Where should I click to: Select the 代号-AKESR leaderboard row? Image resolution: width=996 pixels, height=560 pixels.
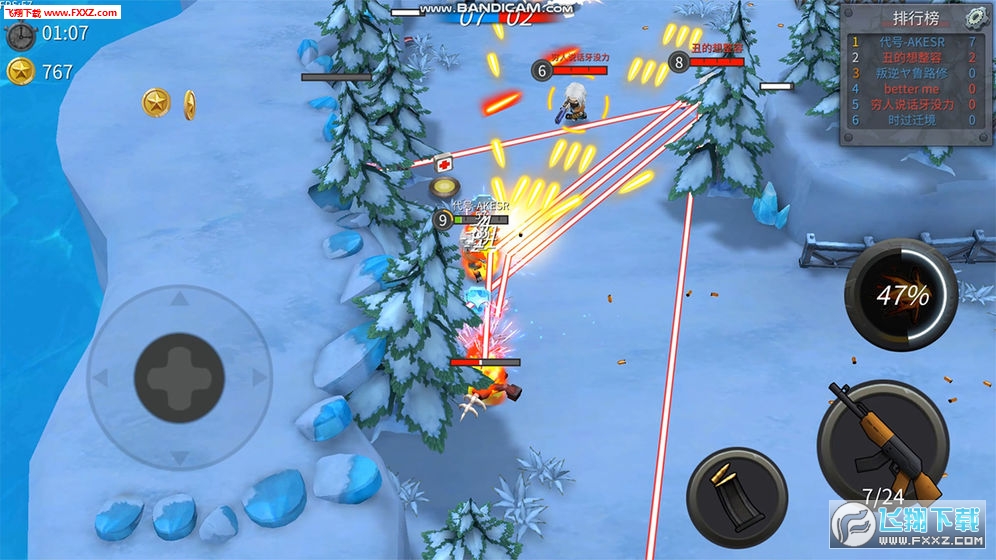pos(912,42)
